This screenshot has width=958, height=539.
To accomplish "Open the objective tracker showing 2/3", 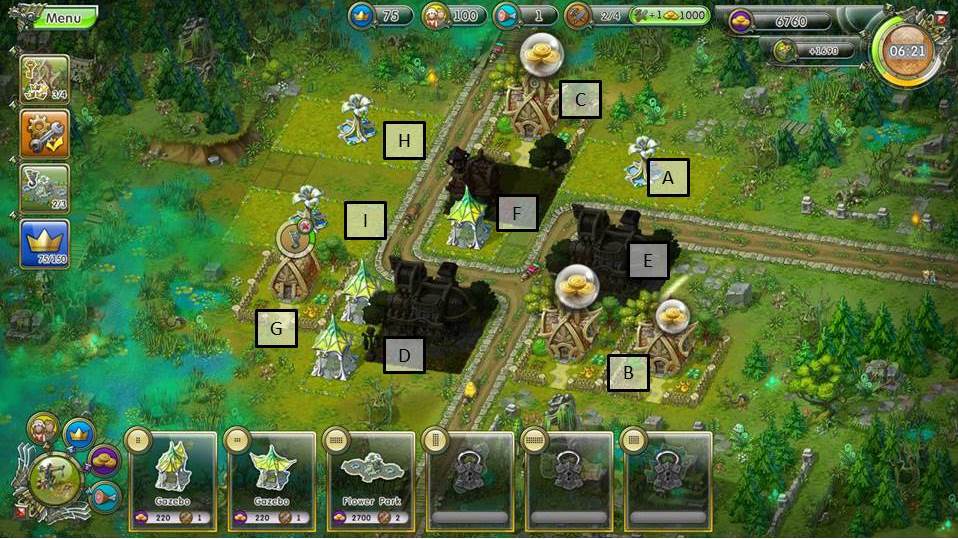I will coord(45,188).
